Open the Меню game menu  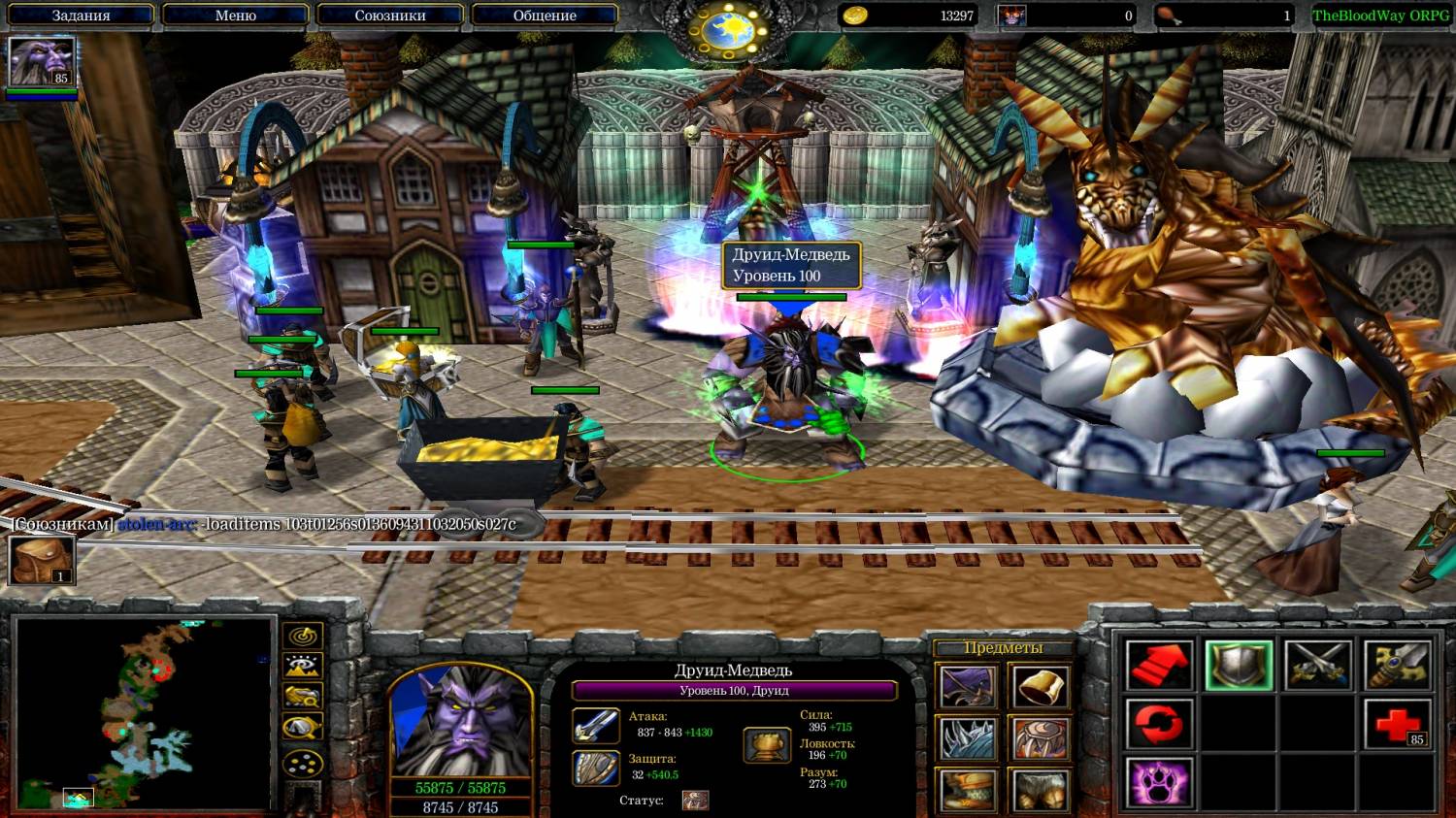tap(235, 16)
